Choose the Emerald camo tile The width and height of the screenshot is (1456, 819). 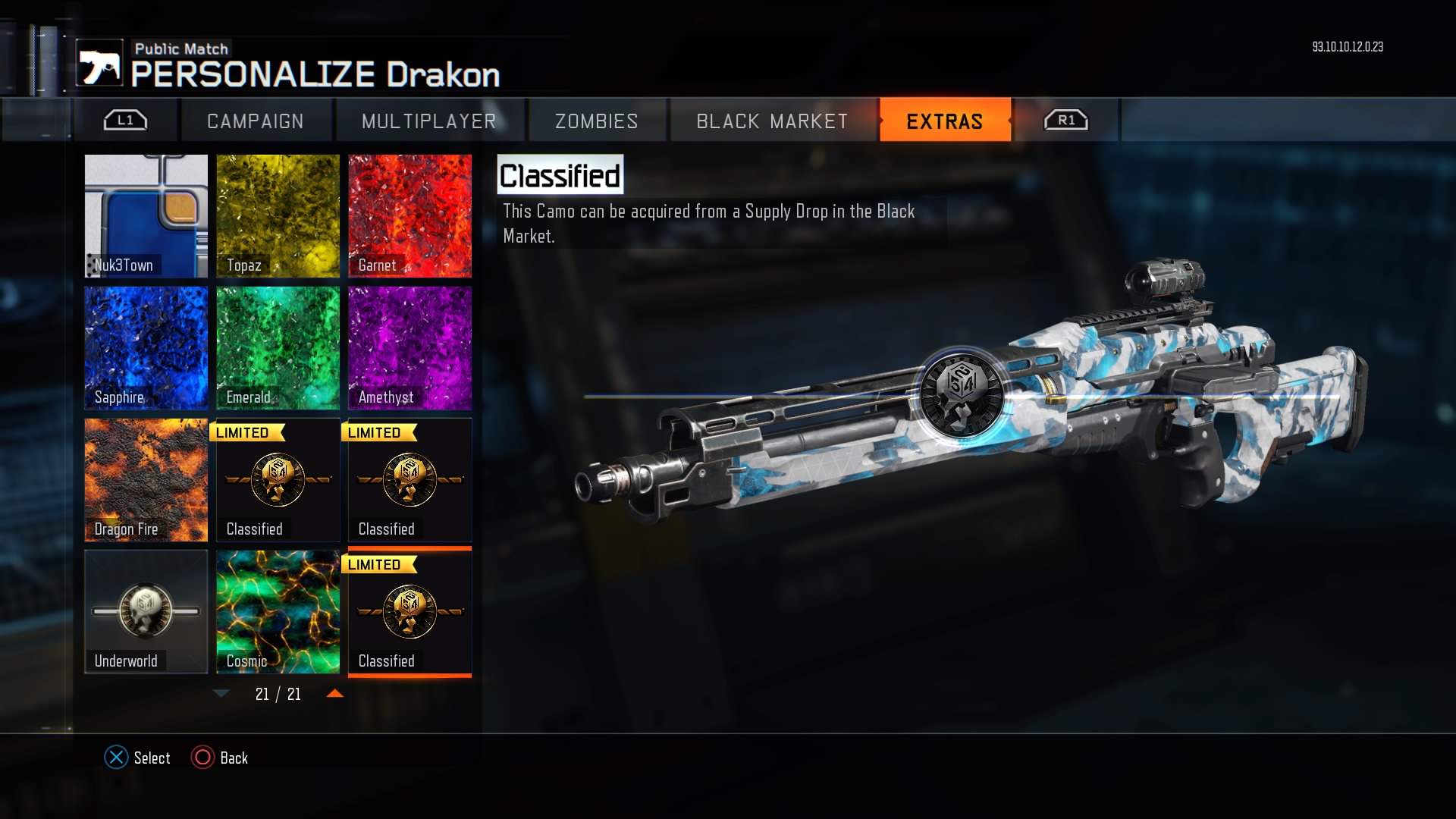278,348
